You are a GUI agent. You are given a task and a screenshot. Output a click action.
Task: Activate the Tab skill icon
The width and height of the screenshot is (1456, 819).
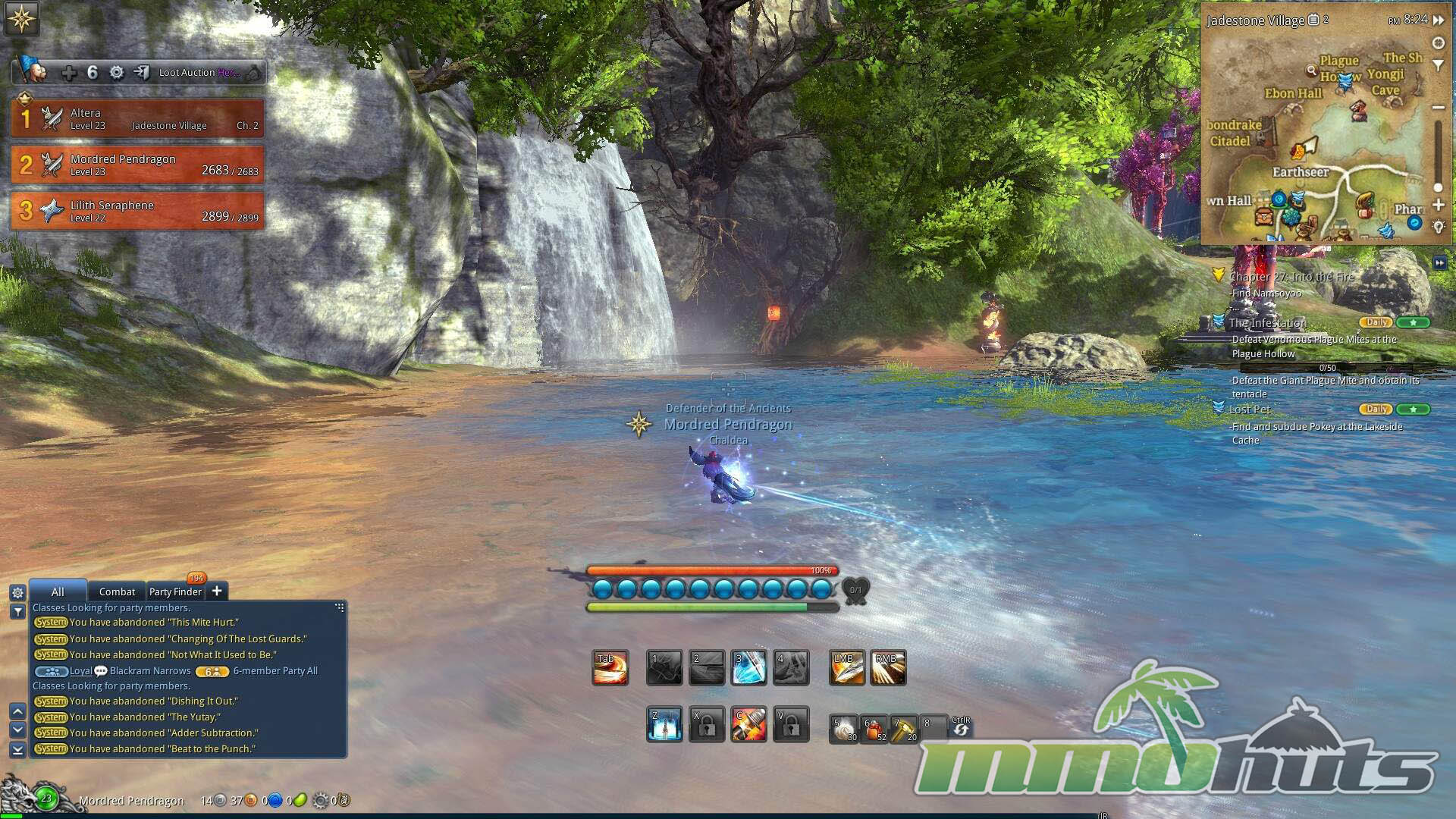pos(610,668)
